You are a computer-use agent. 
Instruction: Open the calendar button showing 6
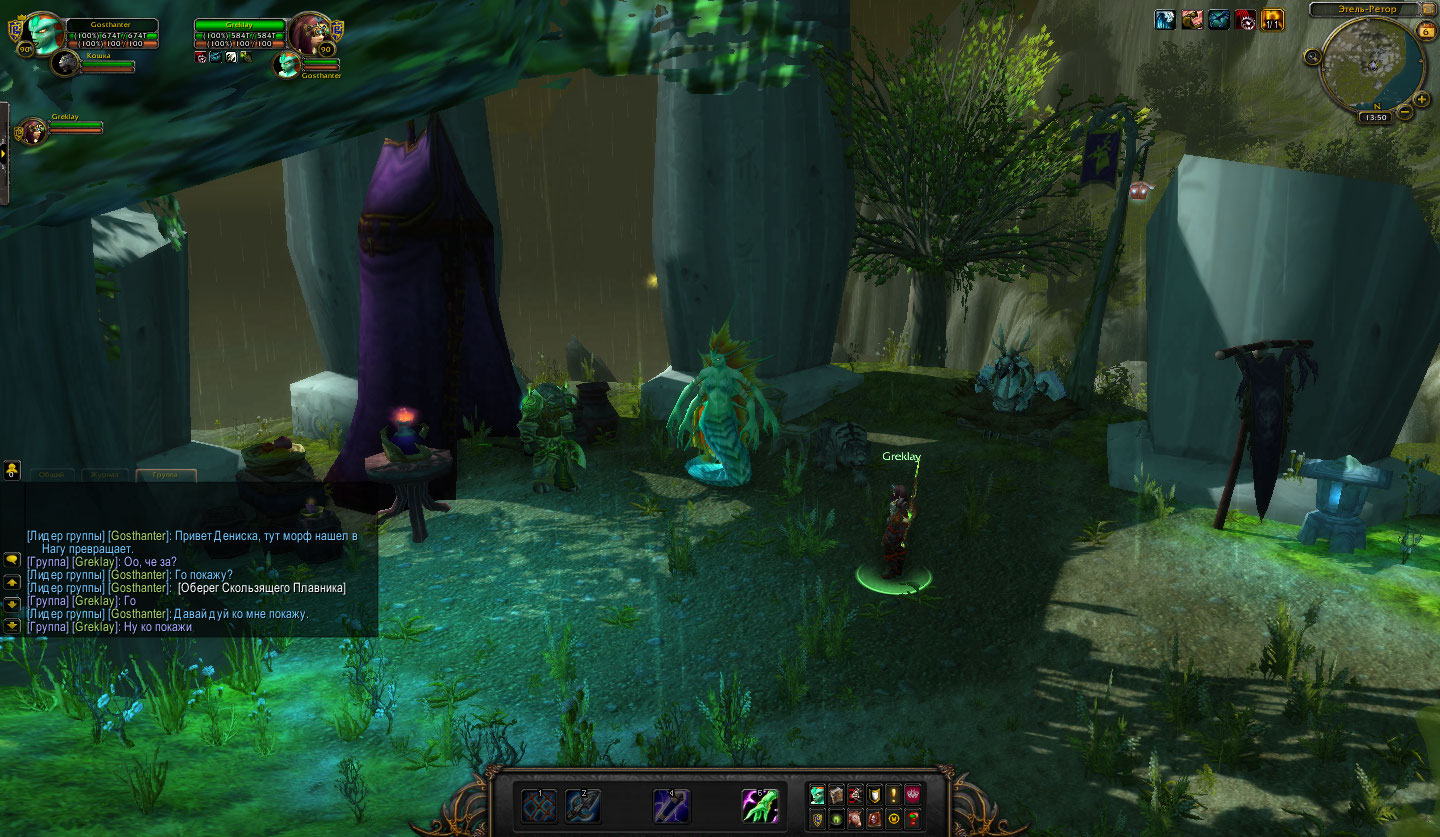[x=1425, y=31]
